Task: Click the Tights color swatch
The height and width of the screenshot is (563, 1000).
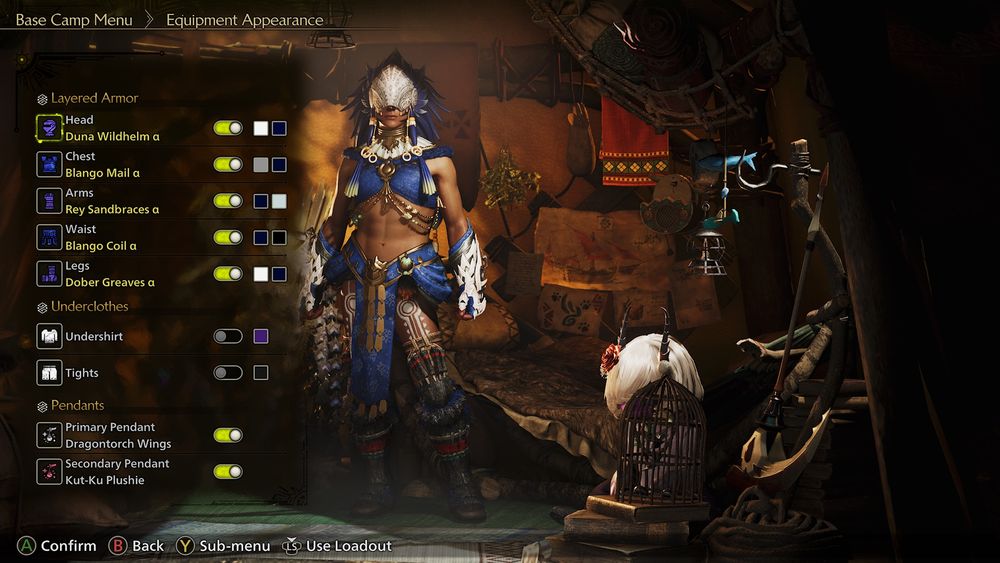Action: tap(261, 373)
